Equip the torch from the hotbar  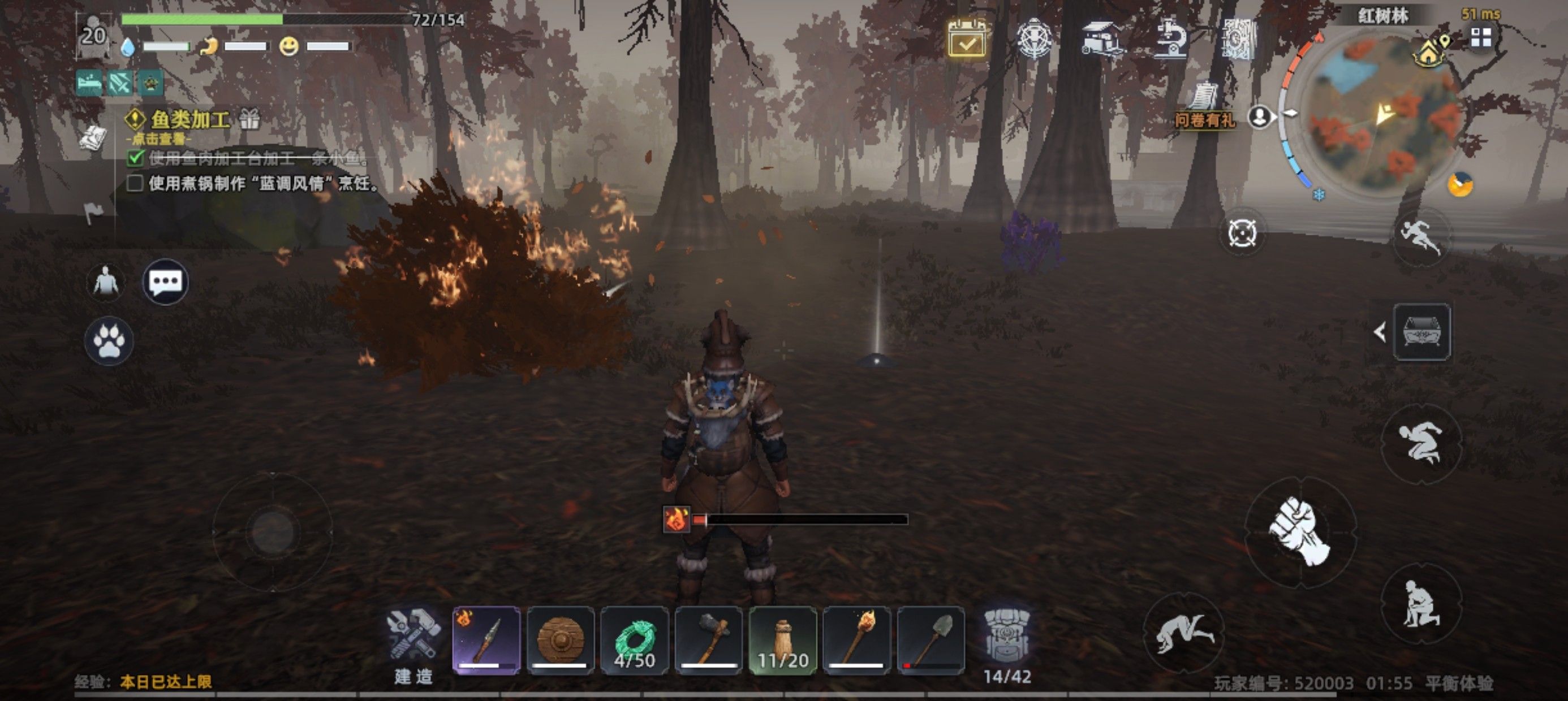[856, 640]
